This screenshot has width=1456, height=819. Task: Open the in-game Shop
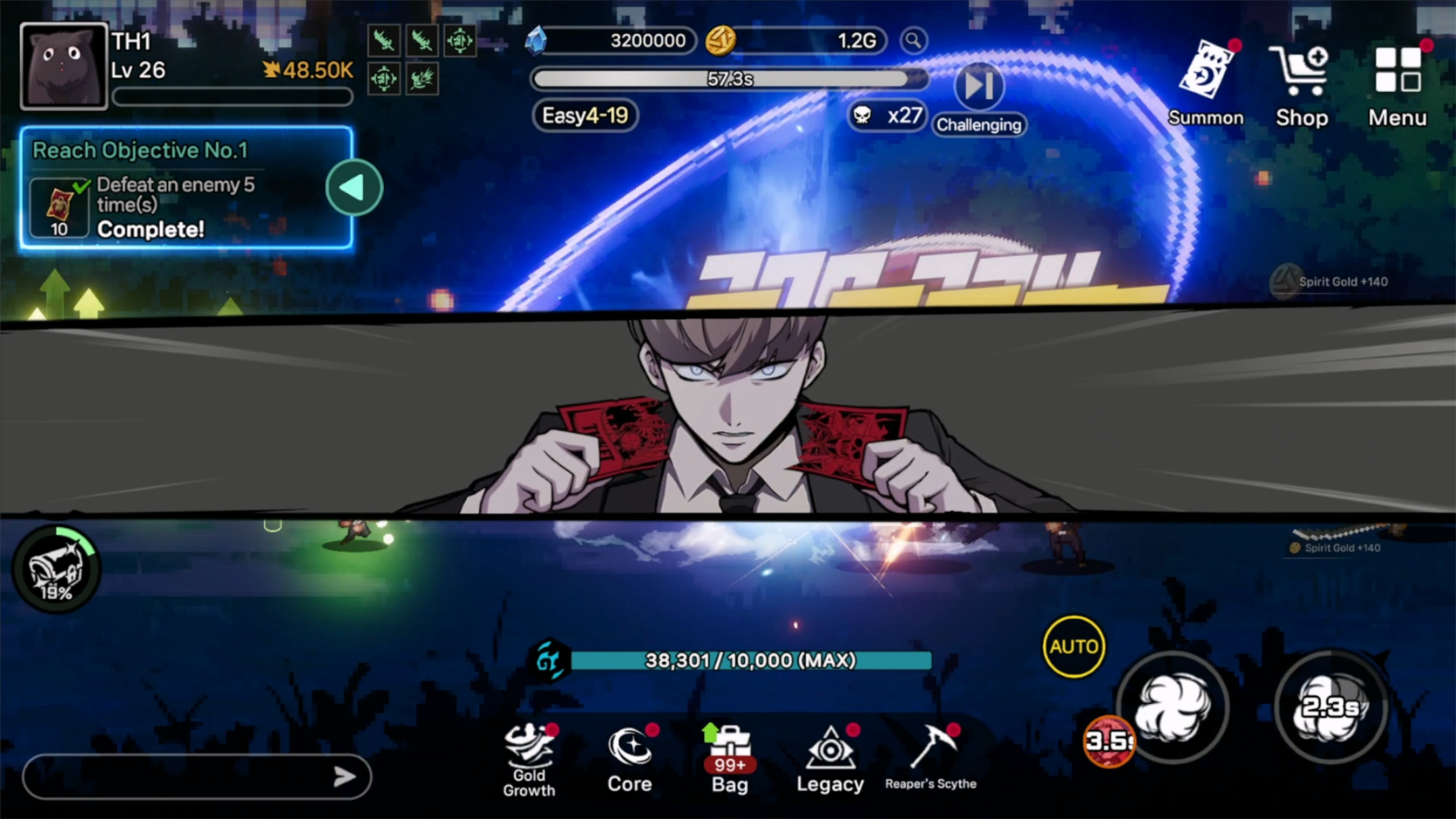pyautogui.click(x=1300, y=79)
